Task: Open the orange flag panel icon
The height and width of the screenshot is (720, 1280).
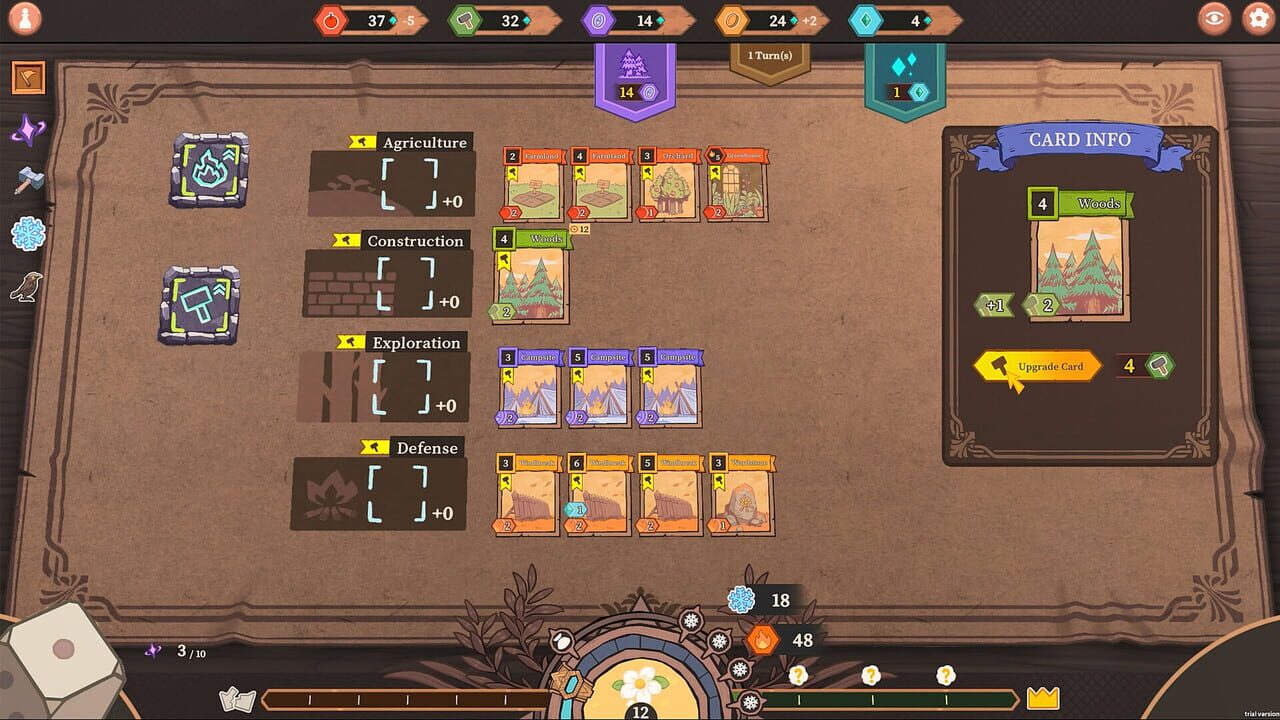Action: click(x=27, y=77)
